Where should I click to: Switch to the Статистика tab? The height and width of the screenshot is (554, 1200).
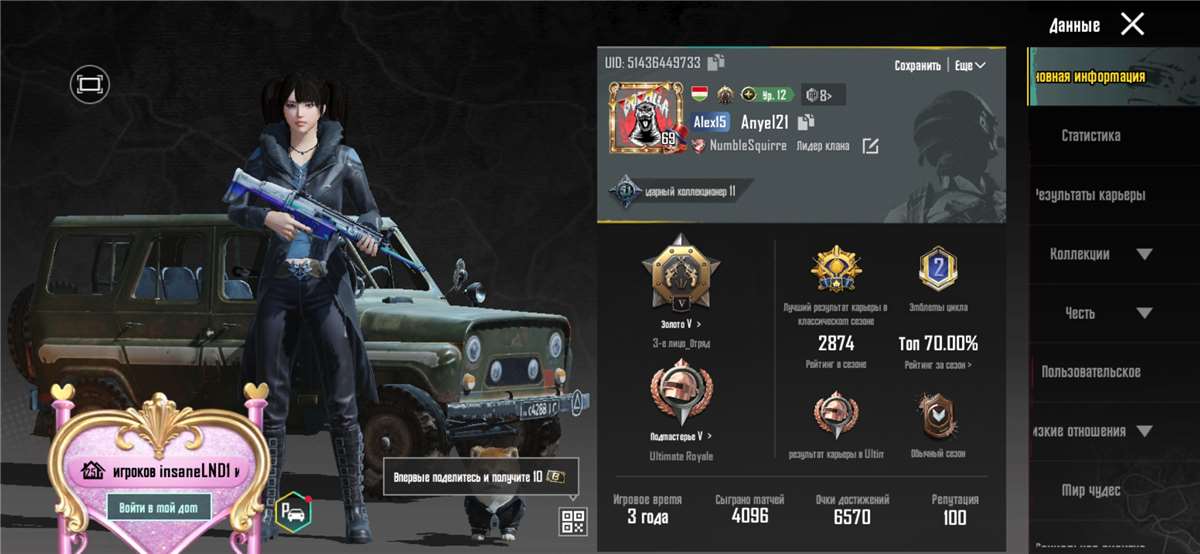coord(1090,135)
